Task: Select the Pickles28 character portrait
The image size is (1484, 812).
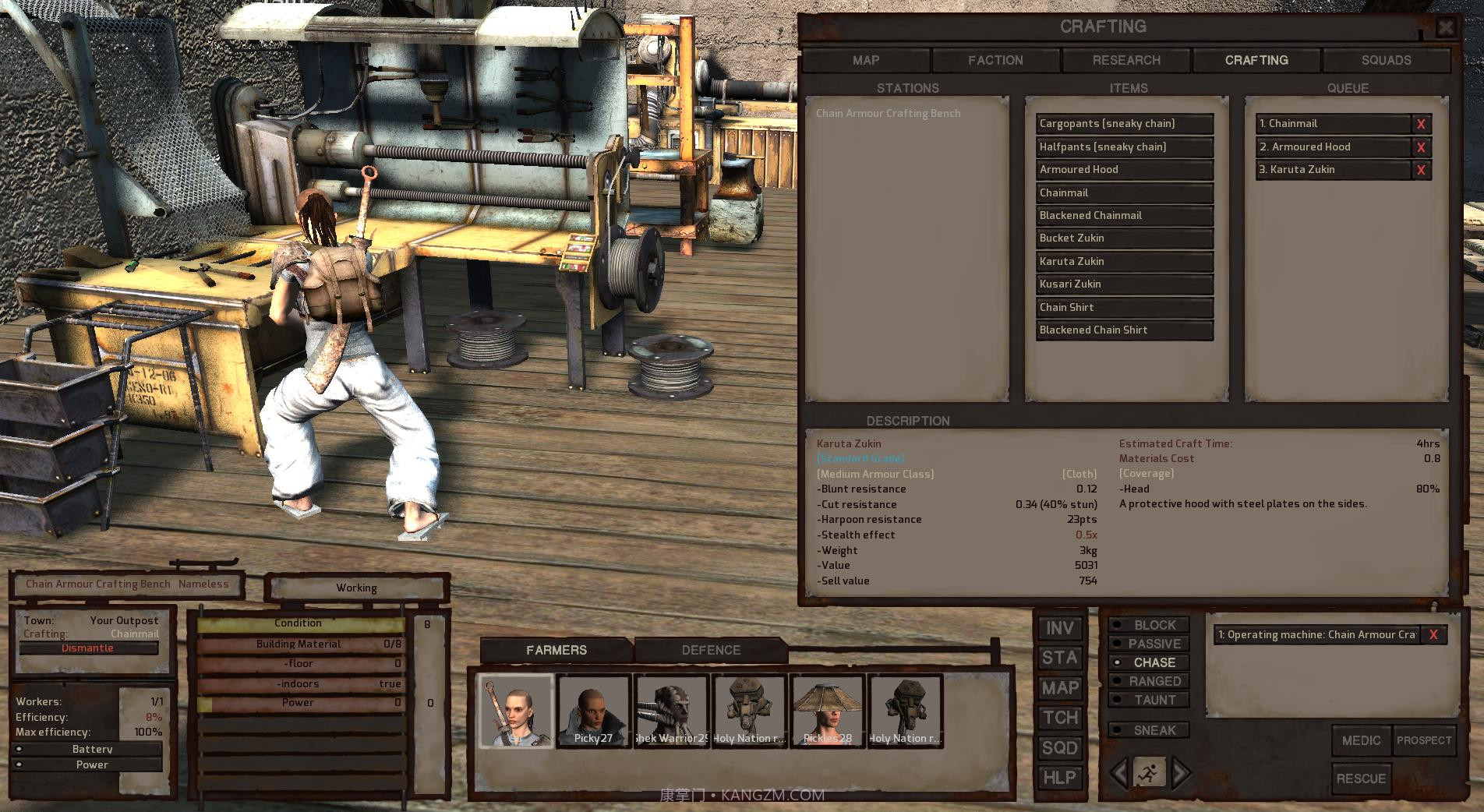Action: point(827,711)
